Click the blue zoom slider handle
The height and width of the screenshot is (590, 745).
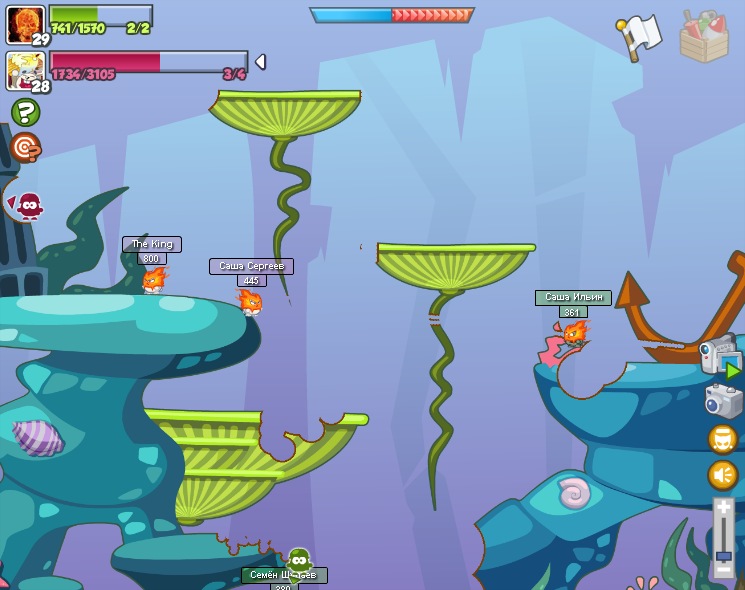[x=723, y=555]
